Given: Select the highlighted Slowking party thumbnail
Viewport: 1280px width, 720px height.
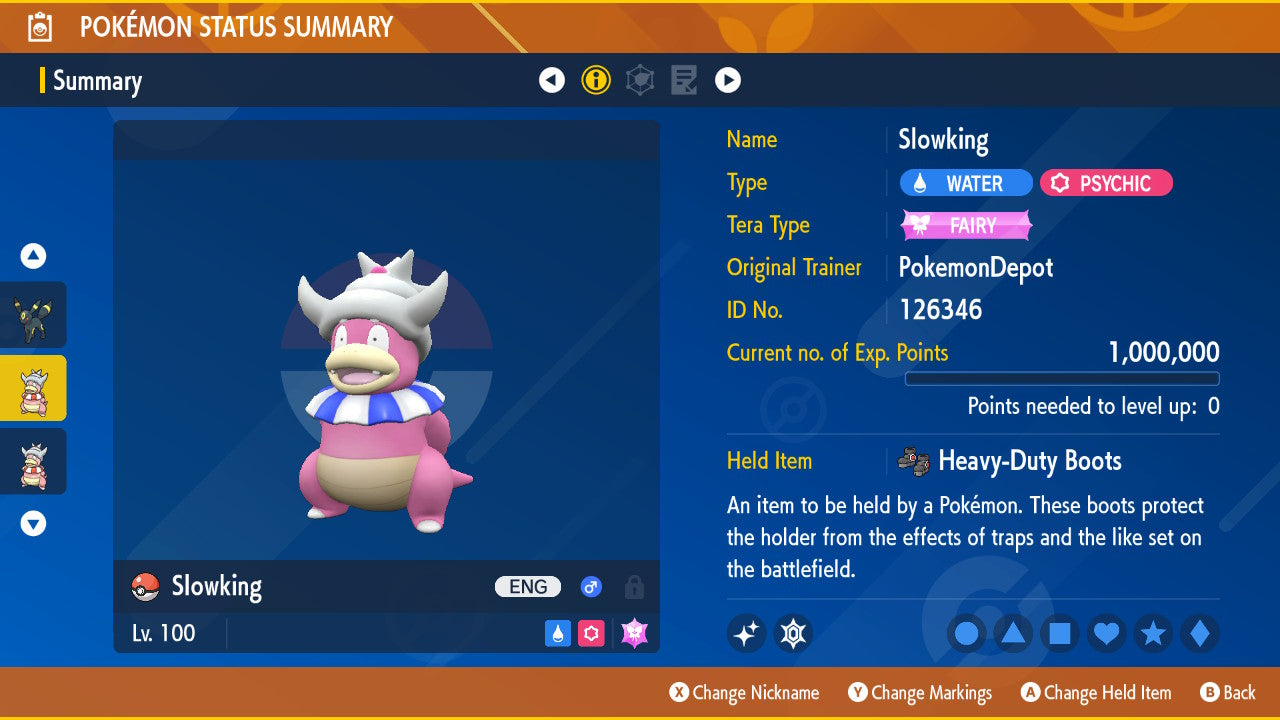Looking at the screenshot, I should tap(33, 388).
